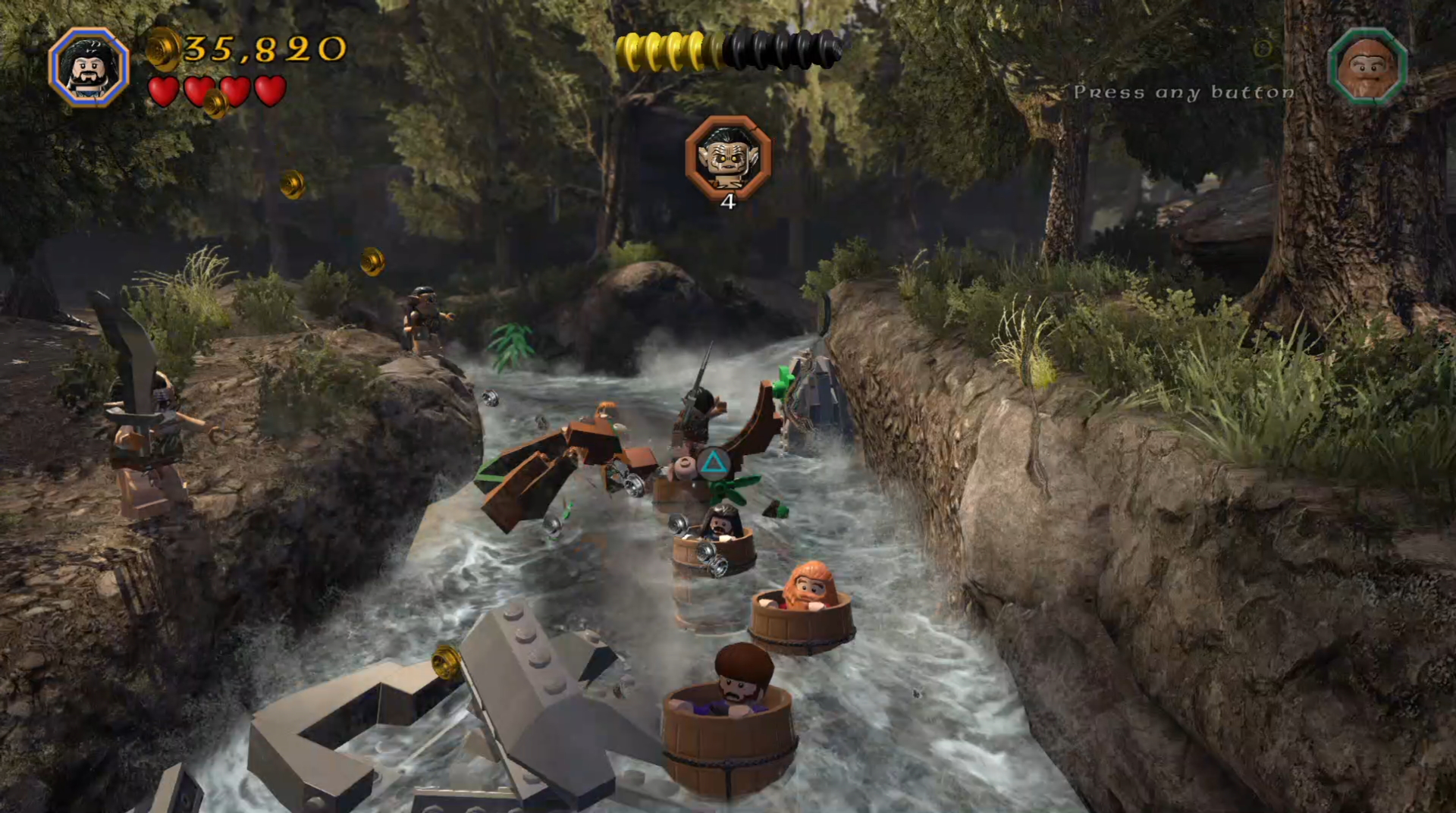The width and height of the screenshot is (1456, 813).
Task: Select the player one dwarf portrait
Action: coord(89,67)
